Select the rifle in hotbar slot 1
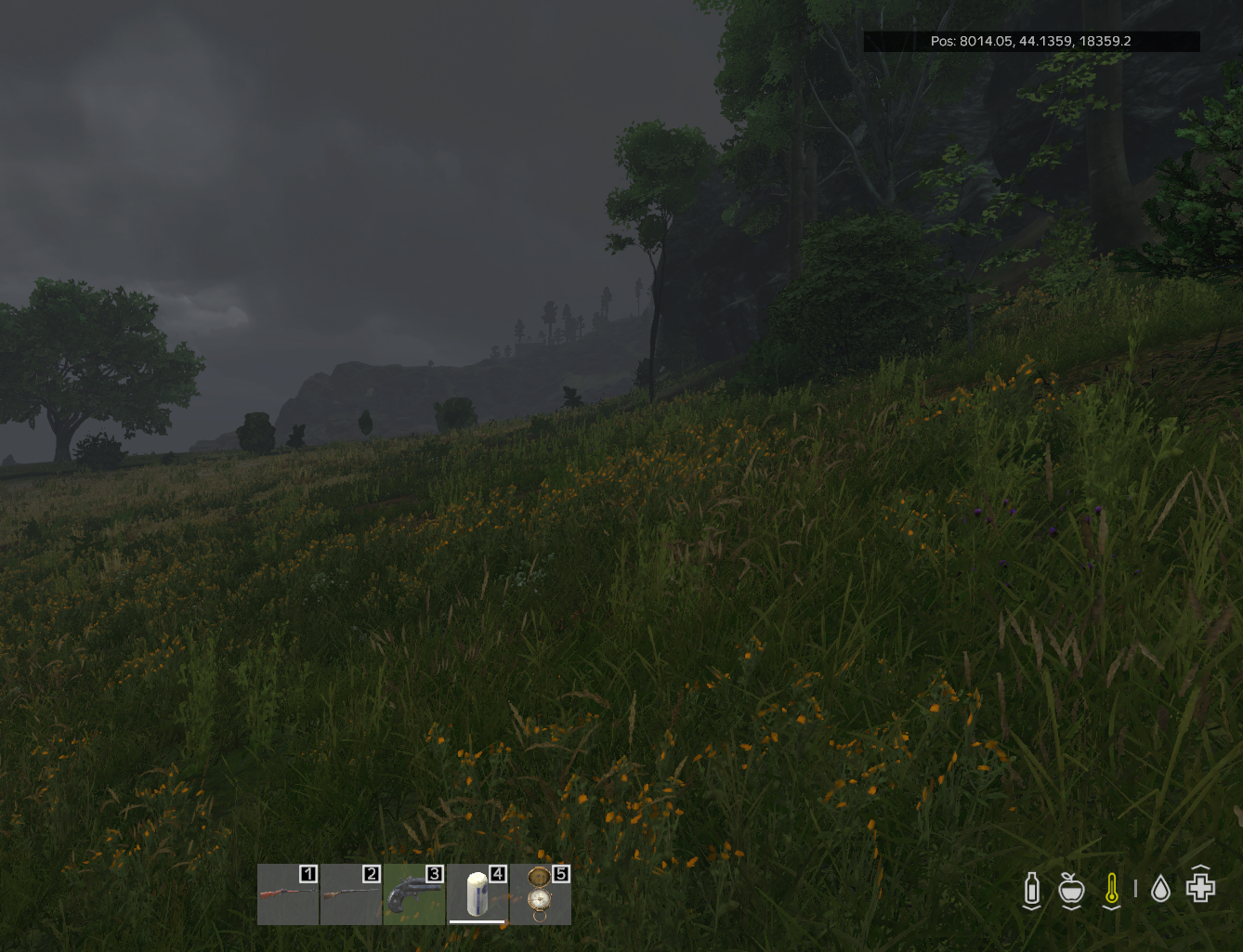The width and height of the screenshot is (1243, 952). (288, 894)
